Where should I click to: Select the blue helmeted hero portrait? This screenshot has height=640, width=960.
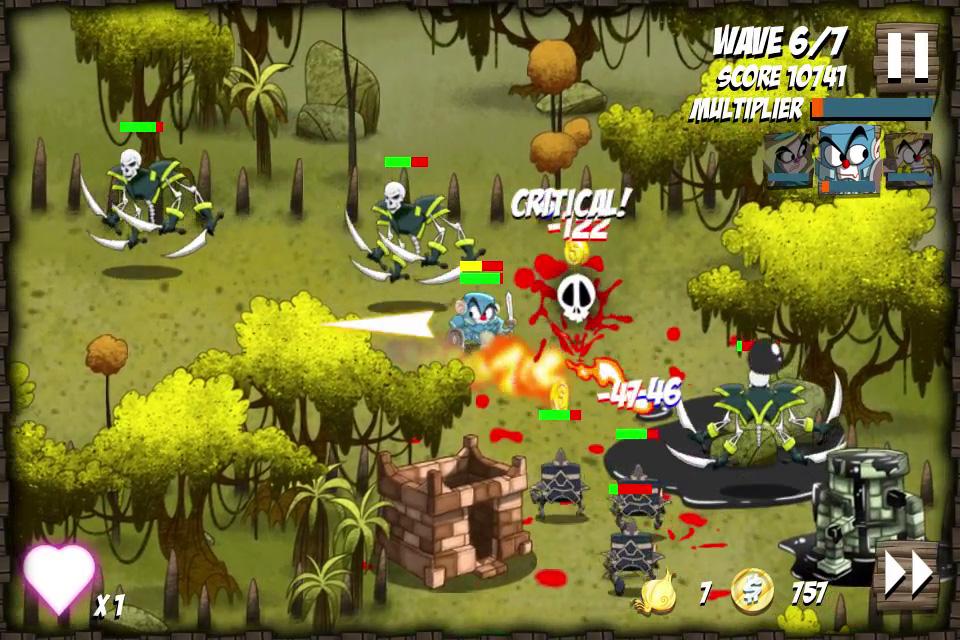click(x=848, y=158)
